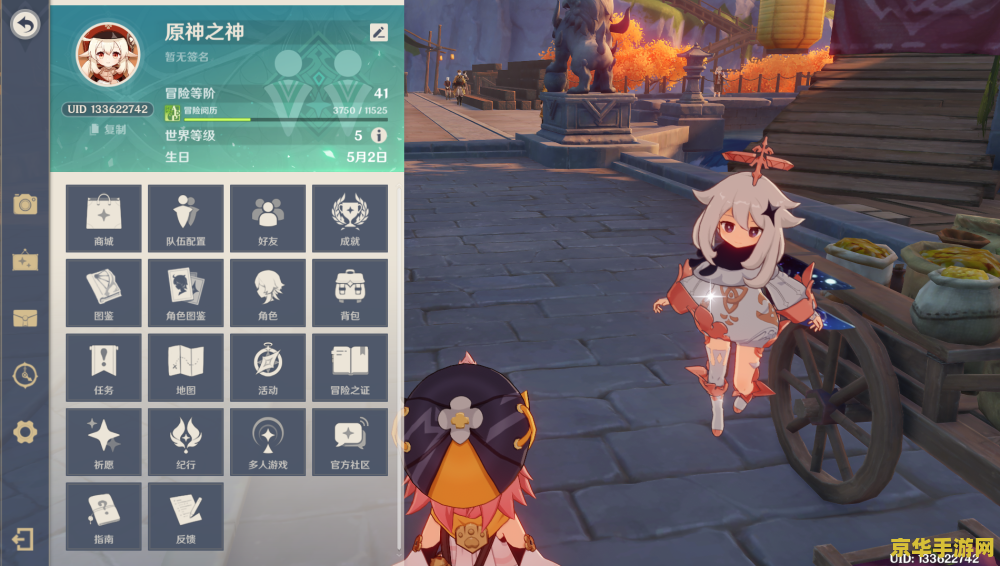Copy the UID with 复制
The height and width of the screenshot is (566, 1000).
point(108,129)
